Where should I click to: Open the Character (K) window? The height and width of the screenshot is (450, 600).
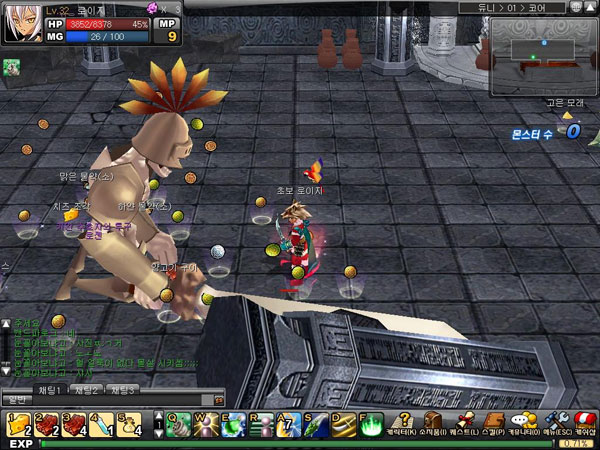tap(402, 424)
